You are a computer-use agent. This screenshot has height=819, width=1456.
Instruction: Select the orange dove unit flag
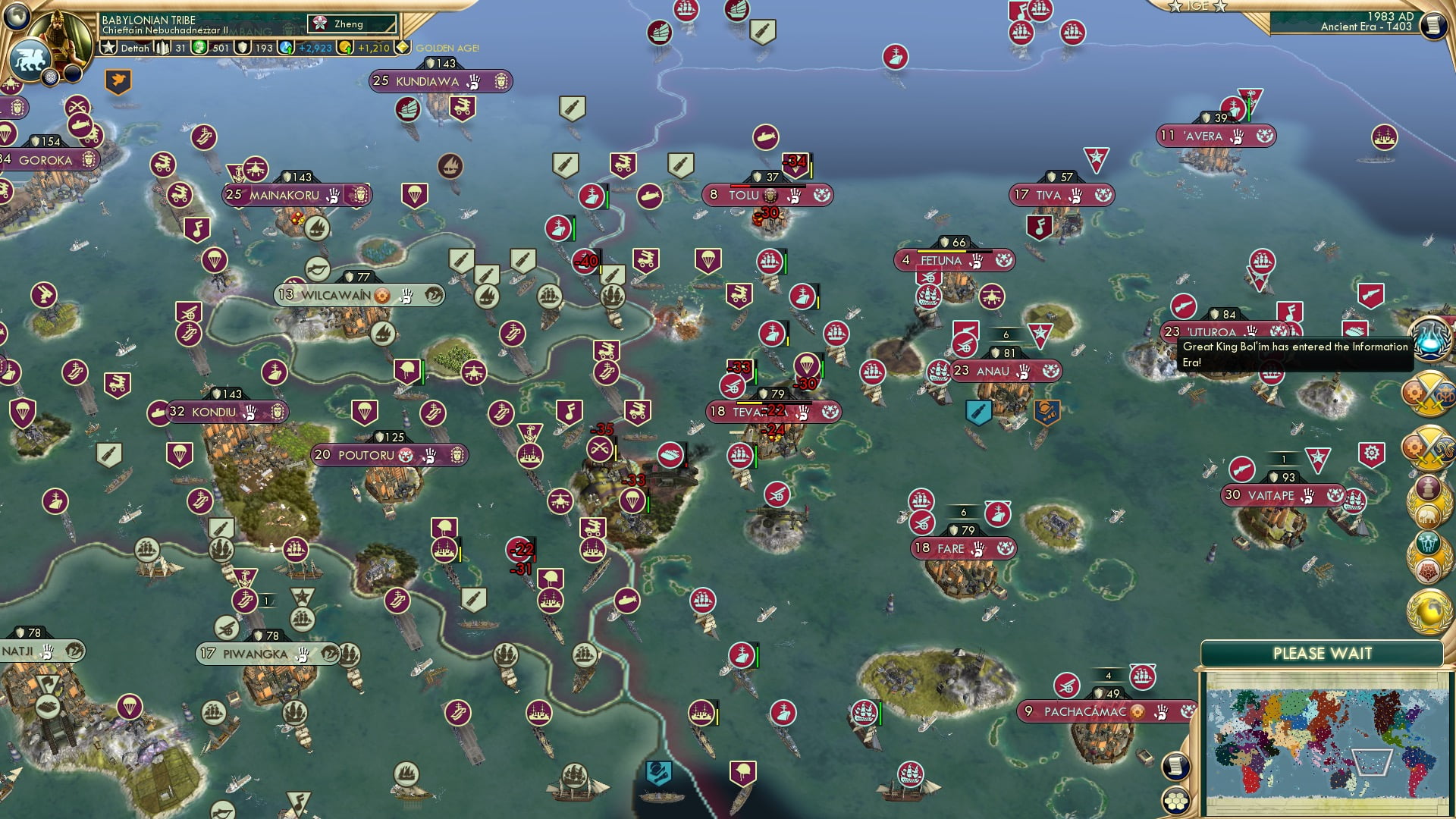(x=118, y=80)
